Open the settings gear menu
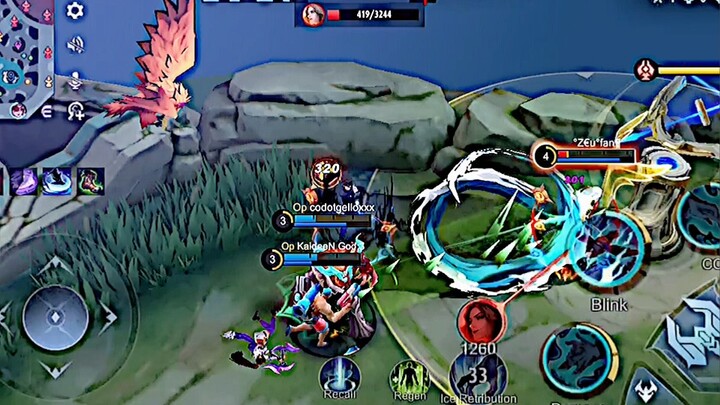The width and height of the screenshot is (720, 405). point(75,12)
